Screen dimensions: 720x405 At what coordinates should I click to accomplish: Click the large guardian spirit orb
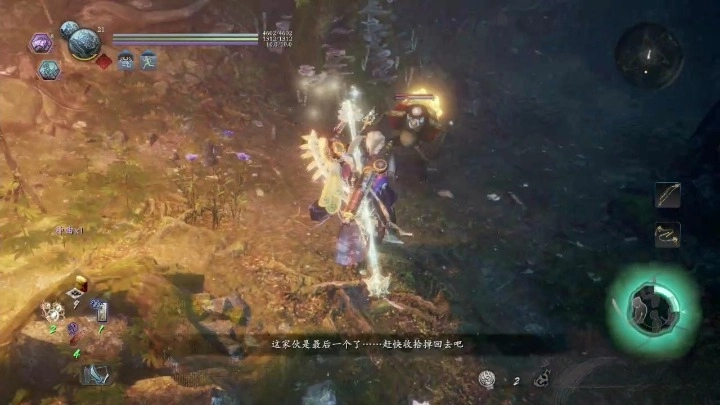pyautogui.click(x=82, y=44)
